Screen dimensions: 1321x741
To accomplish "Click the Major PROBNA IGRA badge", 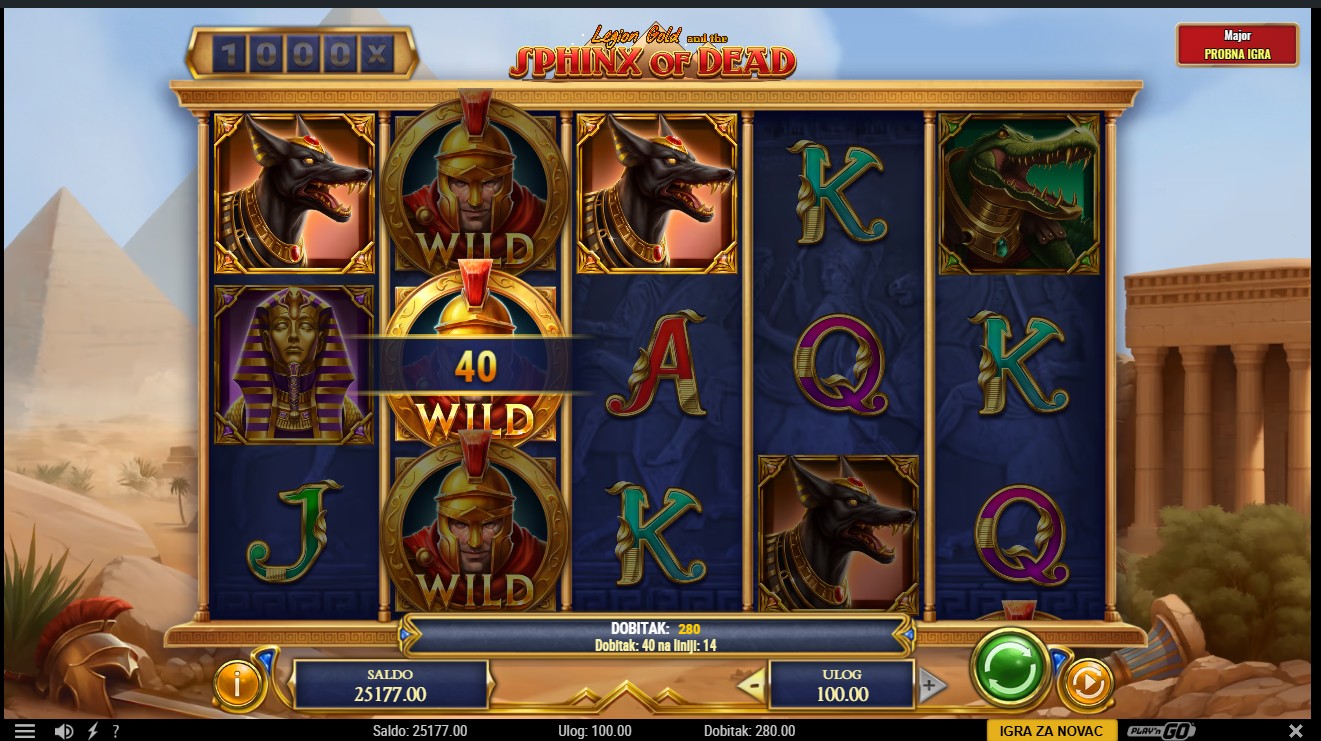I will [1237, 45].
